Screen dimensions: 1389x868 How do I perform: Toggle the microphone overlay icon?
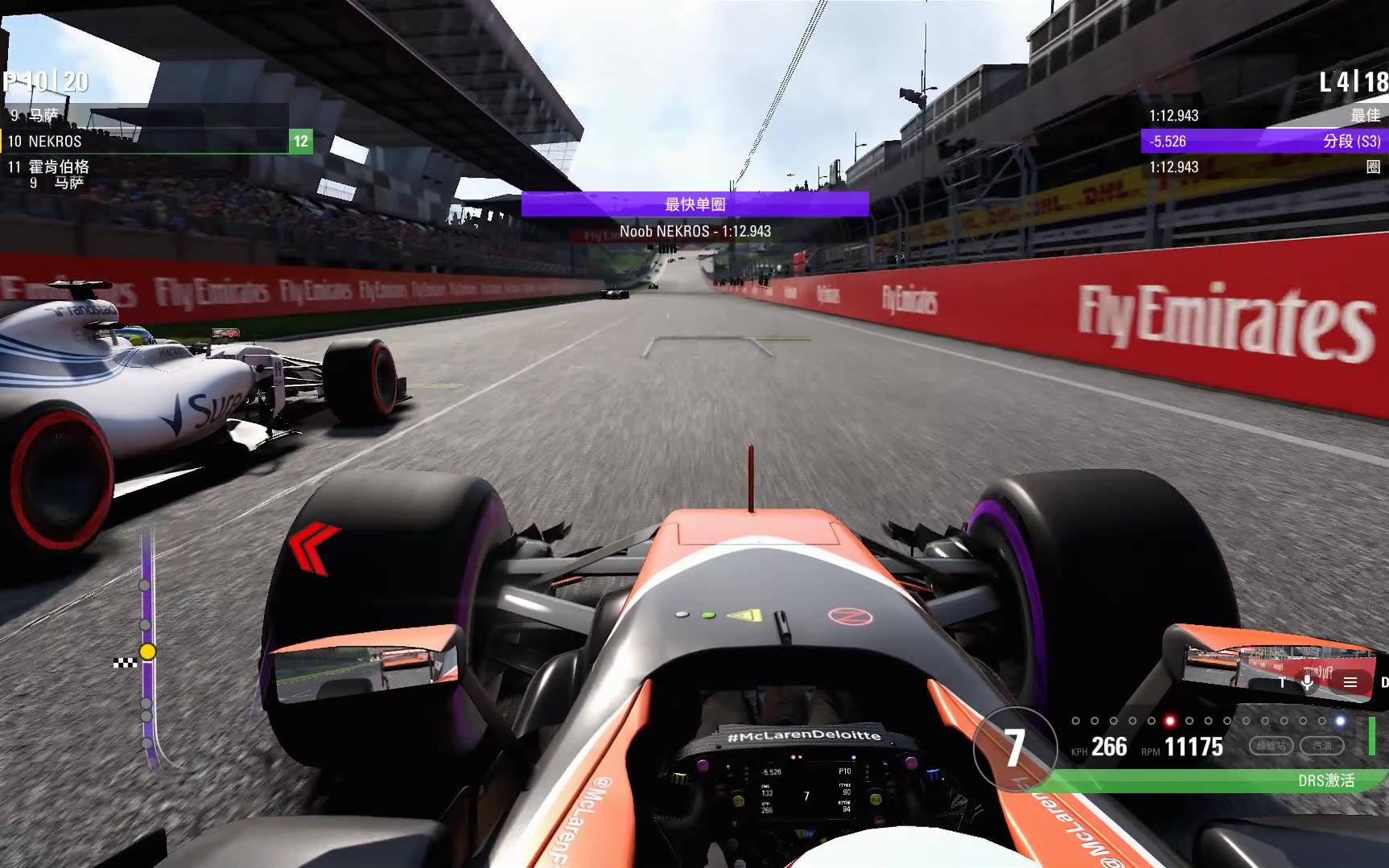[x=1308, y=682]
